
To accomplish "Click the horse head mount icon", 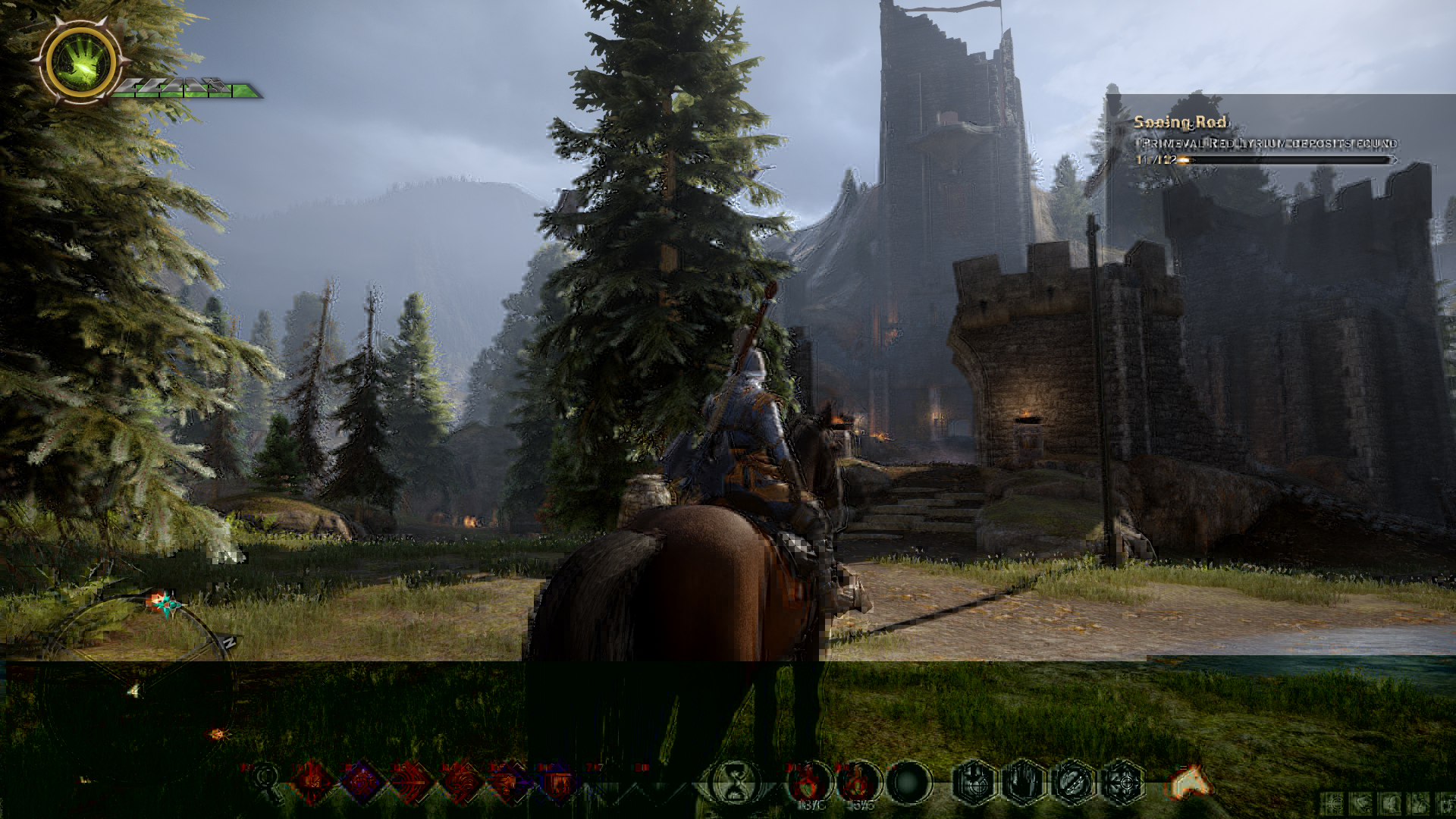I will (1191, 781).
